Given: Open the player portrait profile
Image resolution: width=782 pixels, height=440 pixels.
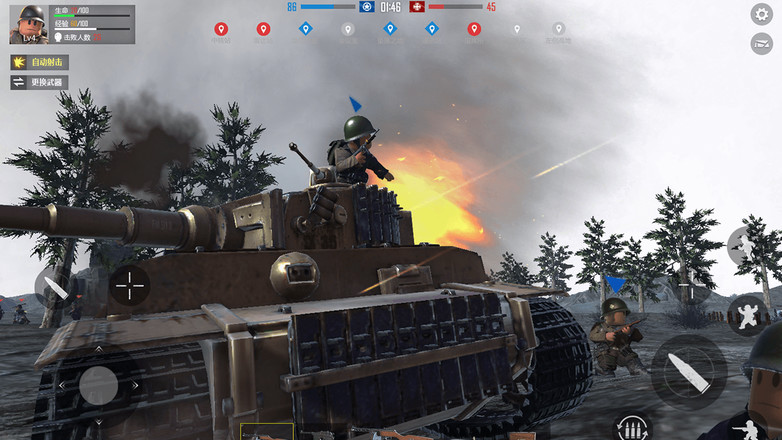Looking at the screenshot, I should click(x=28, y=24).
